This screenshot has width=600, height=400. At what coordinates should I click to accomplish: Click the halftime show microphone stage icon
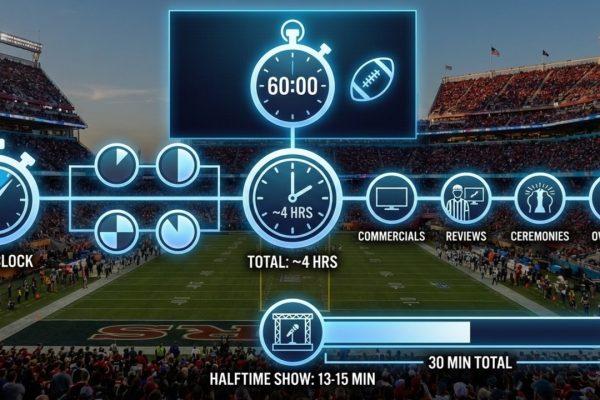tap(291, 331)
